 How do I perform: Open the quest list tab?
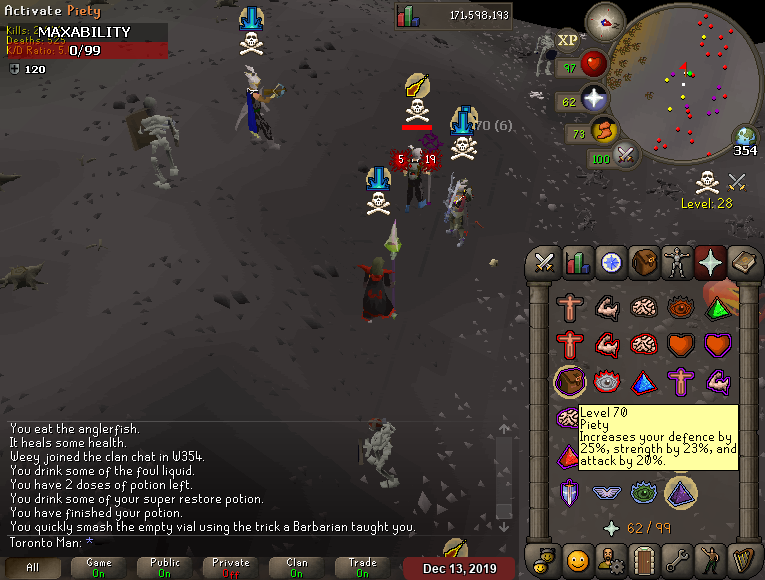(x=611, y=263)
